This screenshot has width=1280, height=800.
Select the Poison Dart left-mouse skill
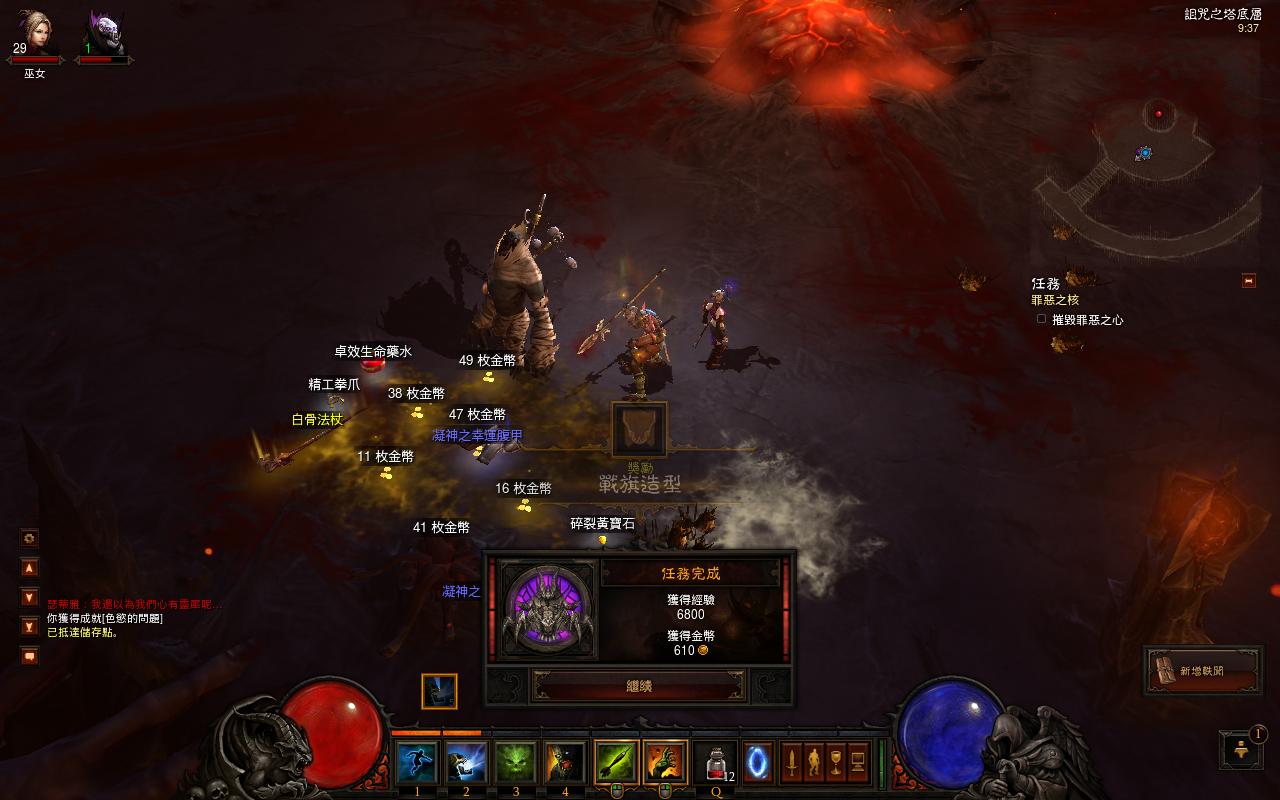point(616,763)
